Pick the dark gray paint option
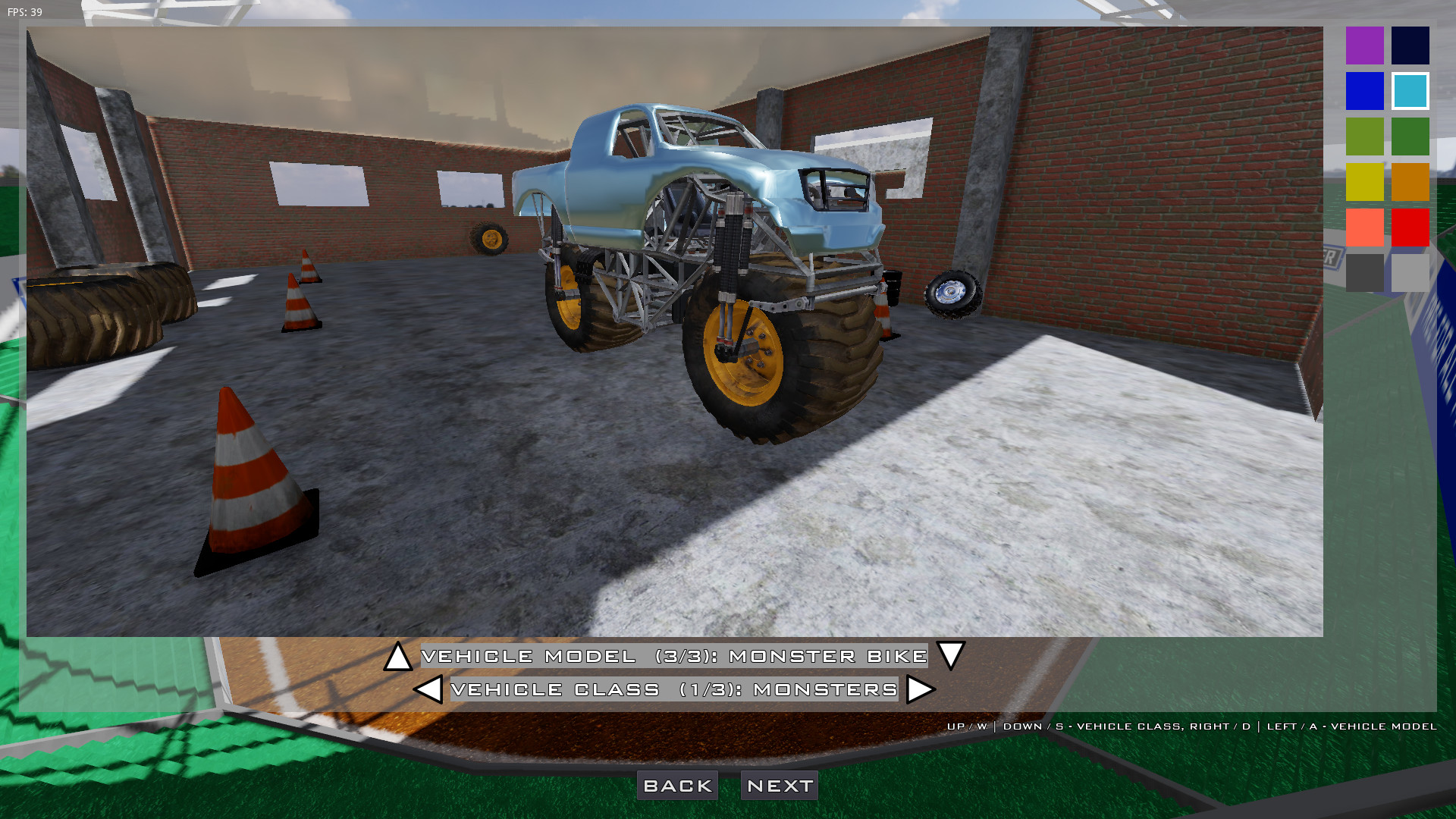This screenshot has height=819, width=1456. pos(1364,272)
